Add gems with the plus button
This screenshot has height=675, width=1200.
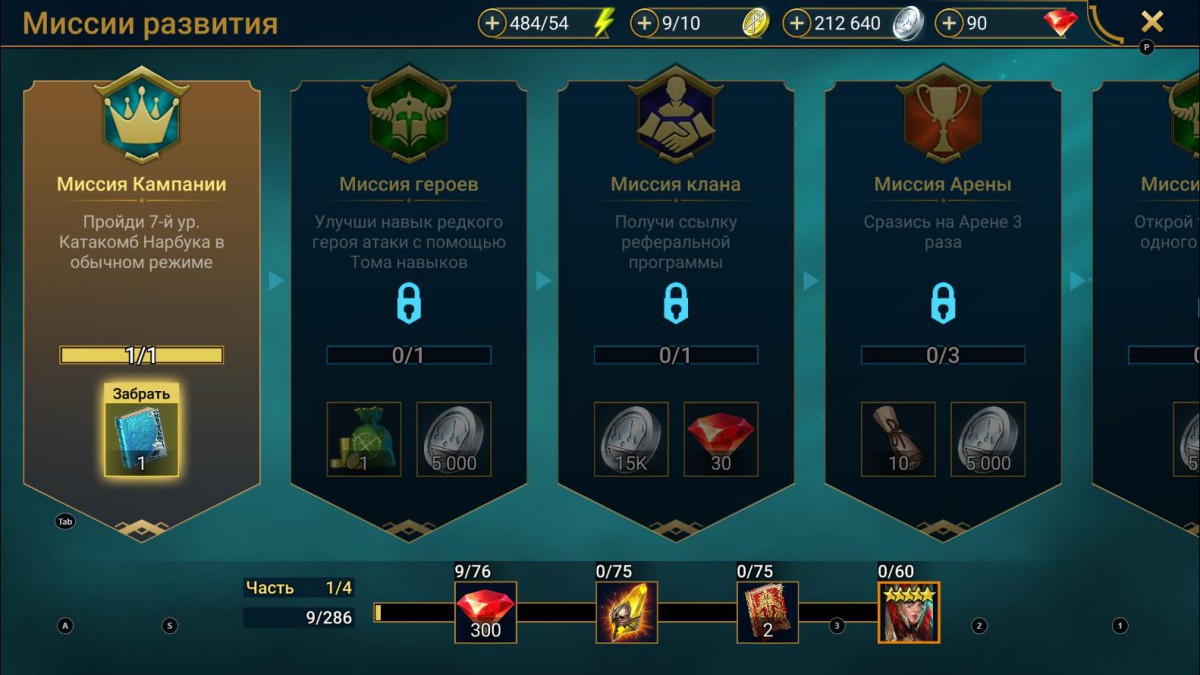point(949,23)
